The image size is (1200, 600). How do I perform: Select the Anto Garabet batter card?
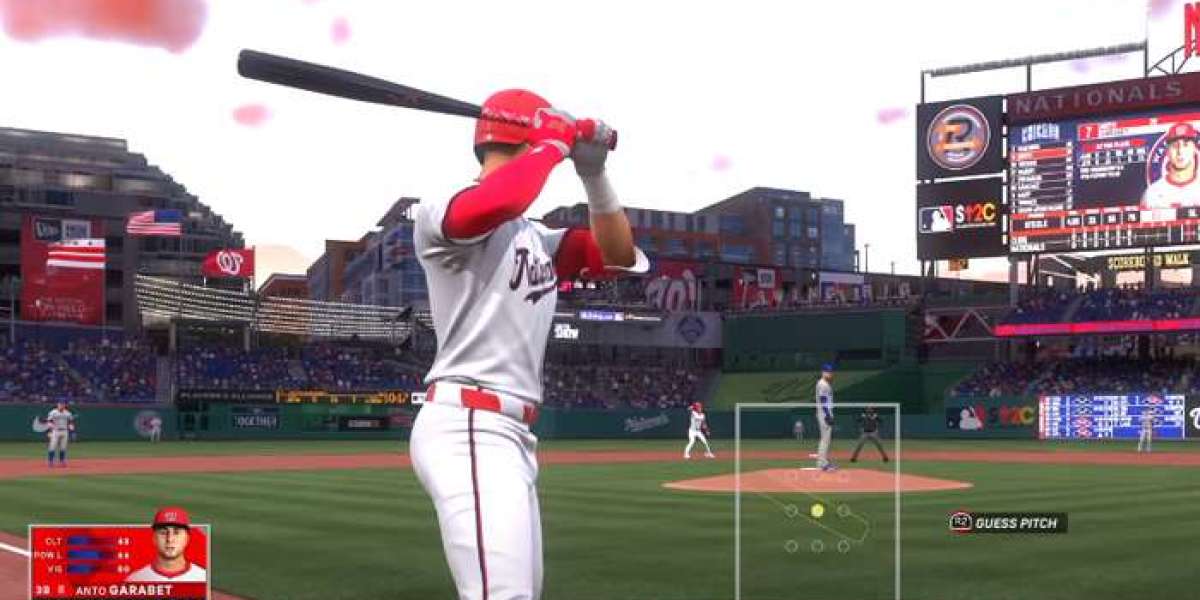click(x=119, y=561)
